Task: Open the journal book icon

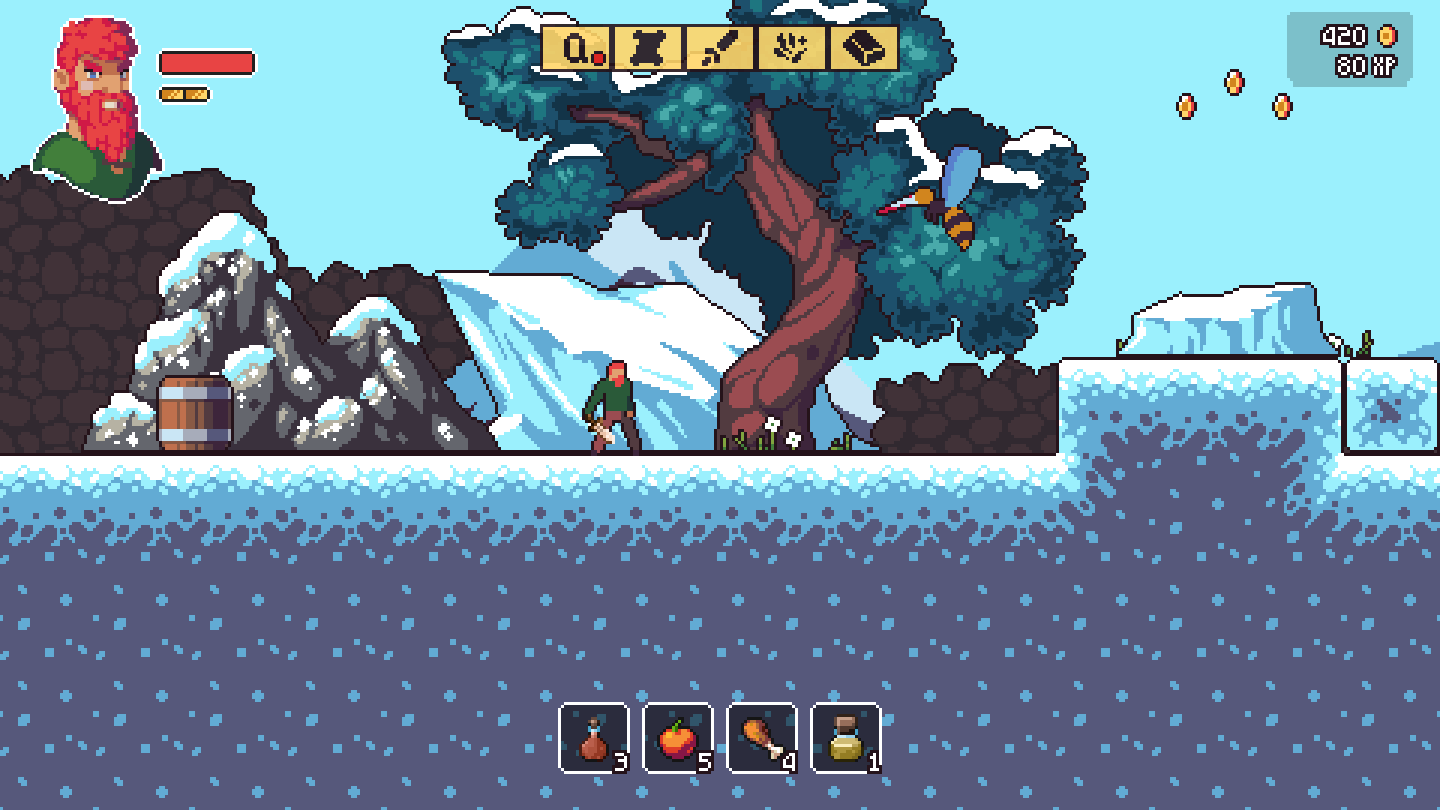Action: click(x=862, y=48)
